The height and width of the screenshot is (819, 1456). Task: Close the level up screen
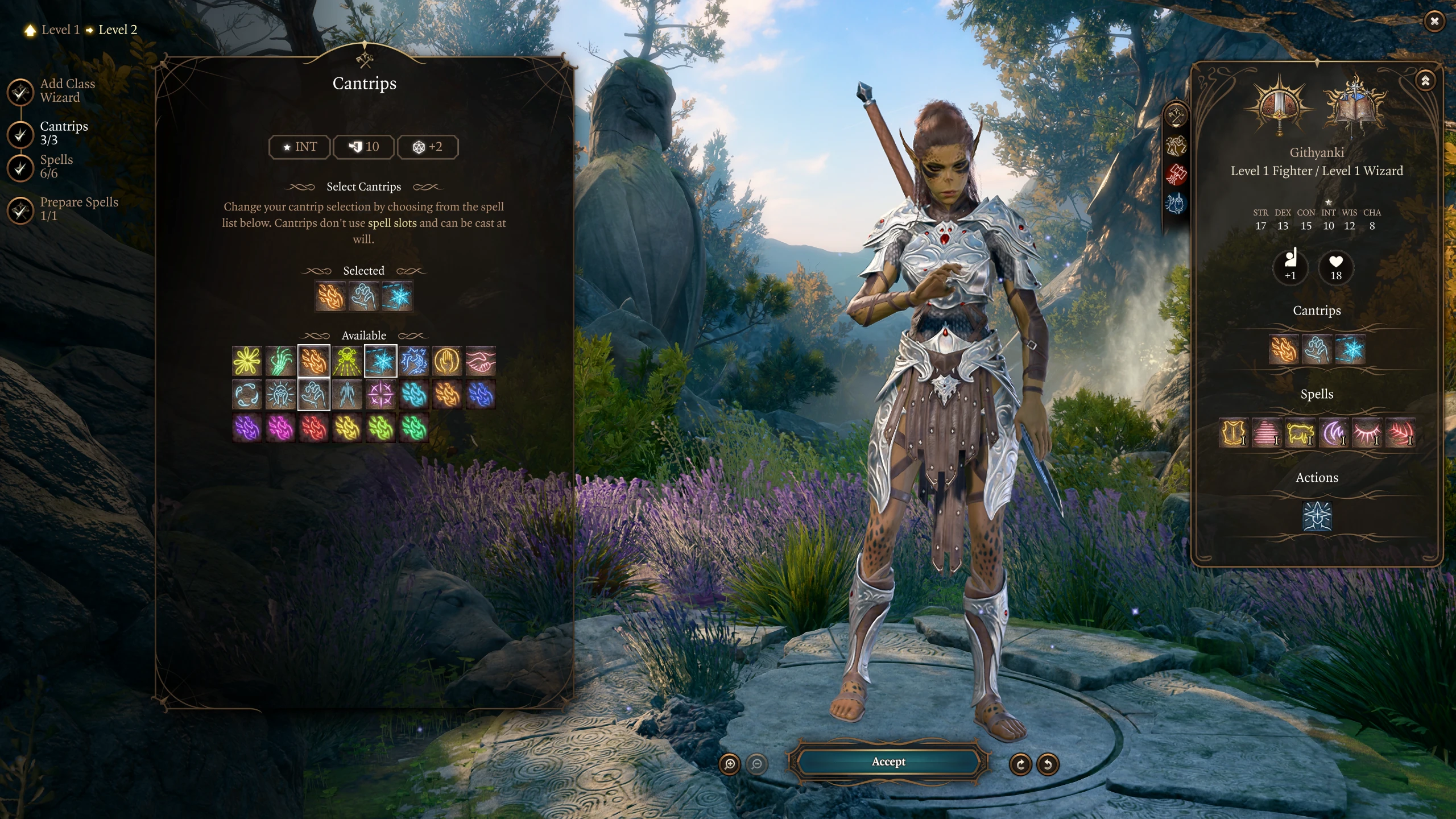click(x=1434, y=22)
